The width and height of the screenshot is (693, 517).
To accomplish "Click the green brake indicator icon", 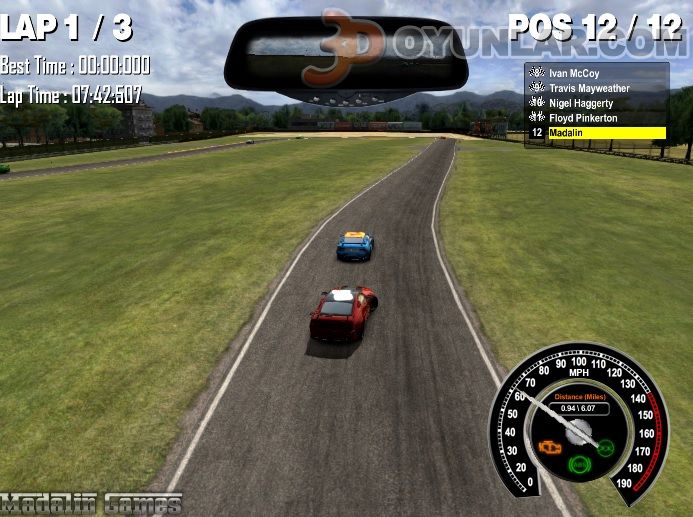I will tap(578, 465).
